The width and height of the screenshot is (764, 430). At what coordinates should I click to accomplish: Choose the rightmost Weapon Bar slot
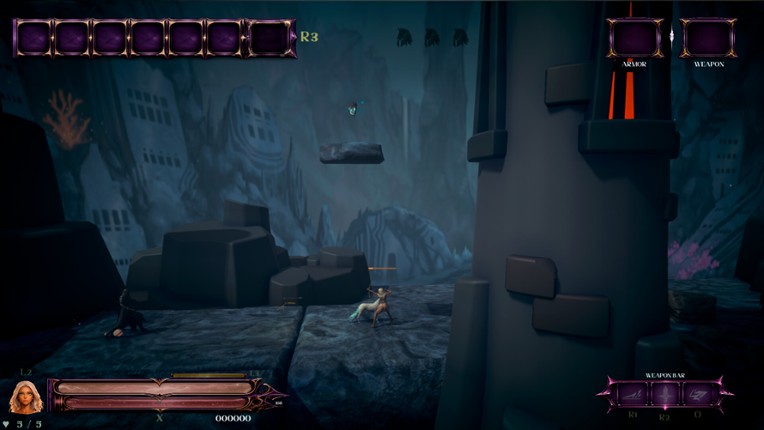697,394
